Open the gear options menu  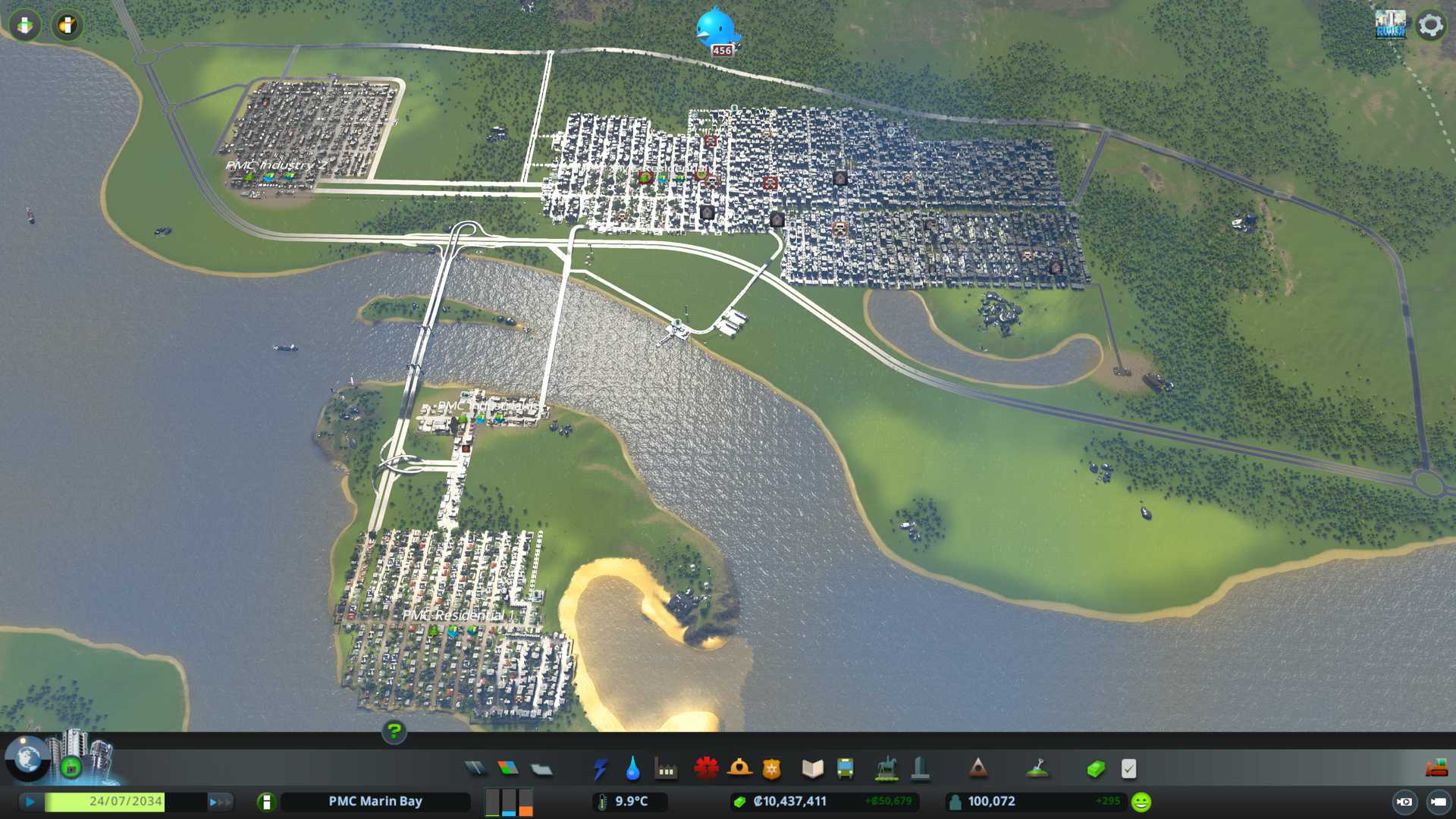(1430, 25)
